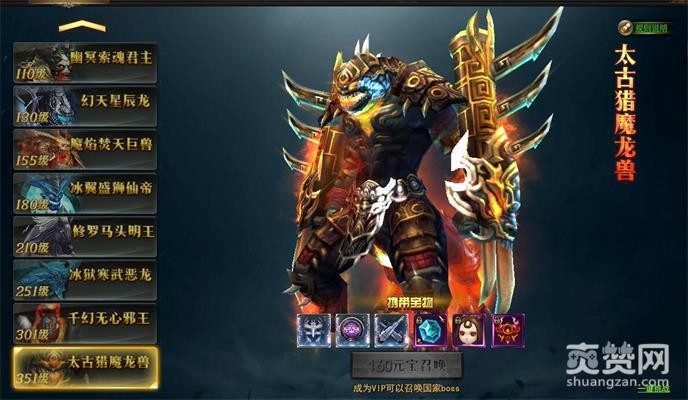Choose 冰狱寒武恶龙 at level 251
This screenshot has height=400, width=688.
pos(85,279)
